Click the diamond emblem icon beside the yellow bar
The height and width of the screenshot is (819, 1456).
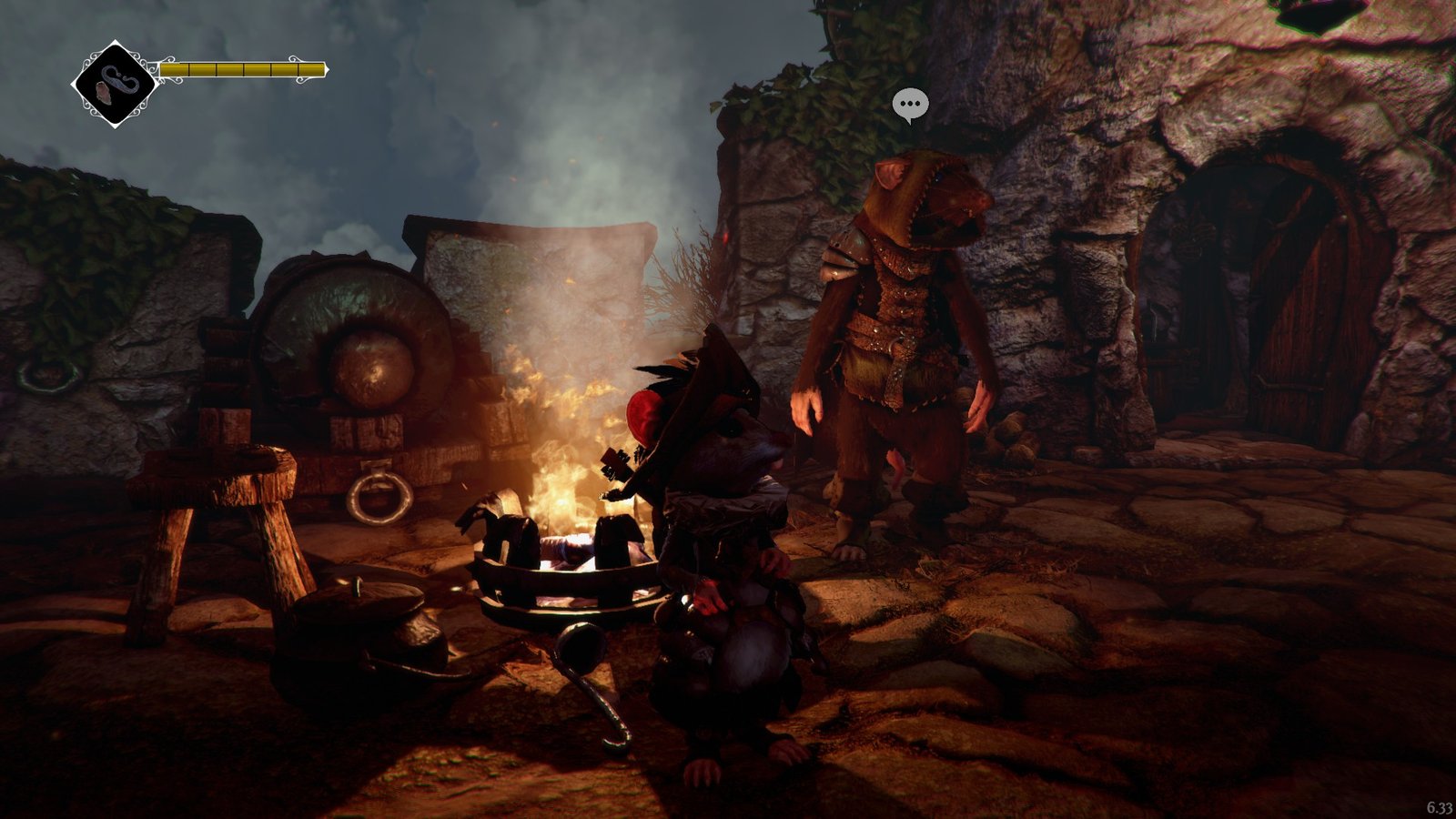click(115, 84)
